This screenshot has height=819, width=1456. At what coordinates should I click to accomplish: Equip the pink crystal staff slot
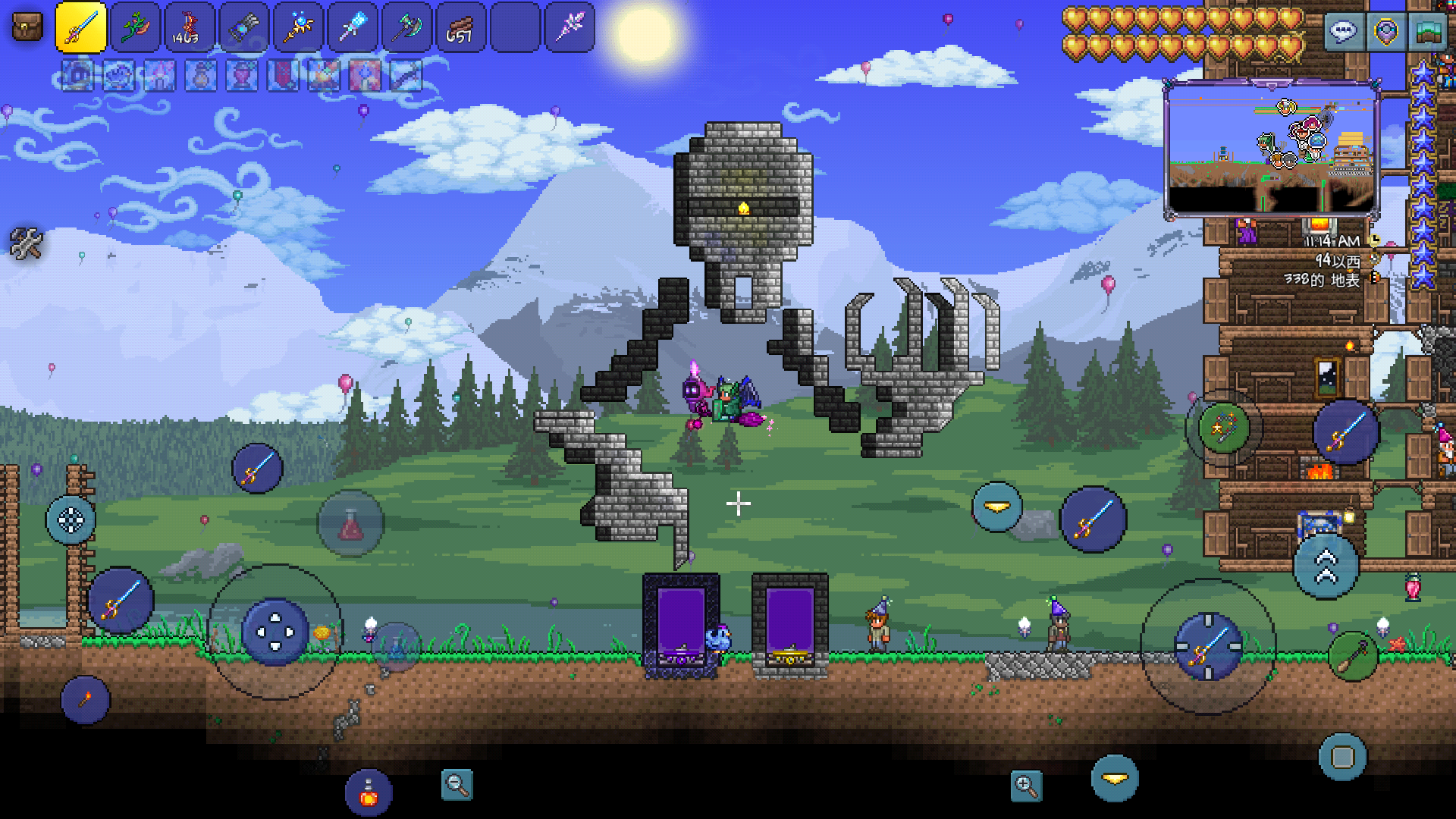(x=570, y=28)
